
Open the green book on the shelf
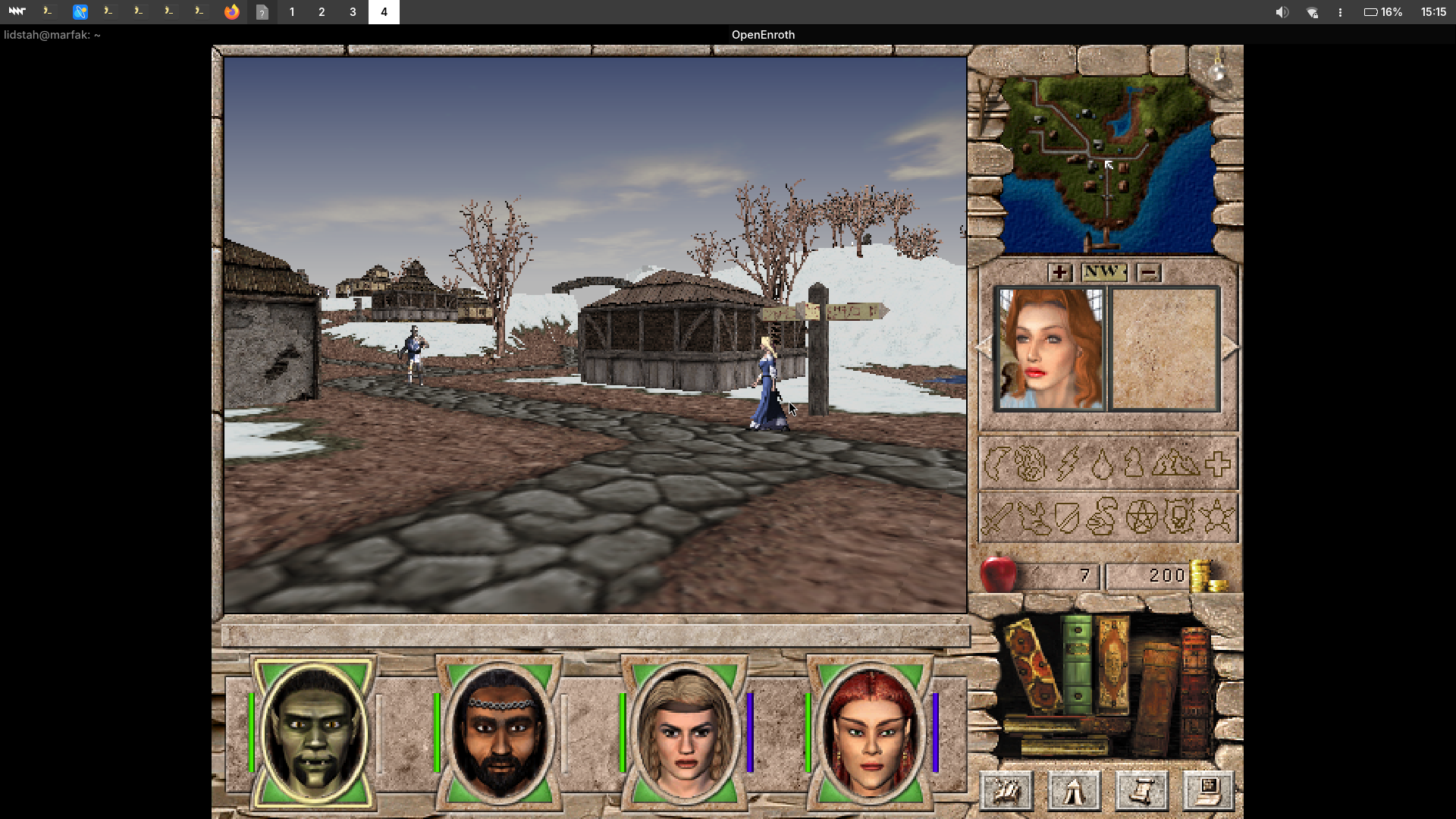click(1077, 664)
